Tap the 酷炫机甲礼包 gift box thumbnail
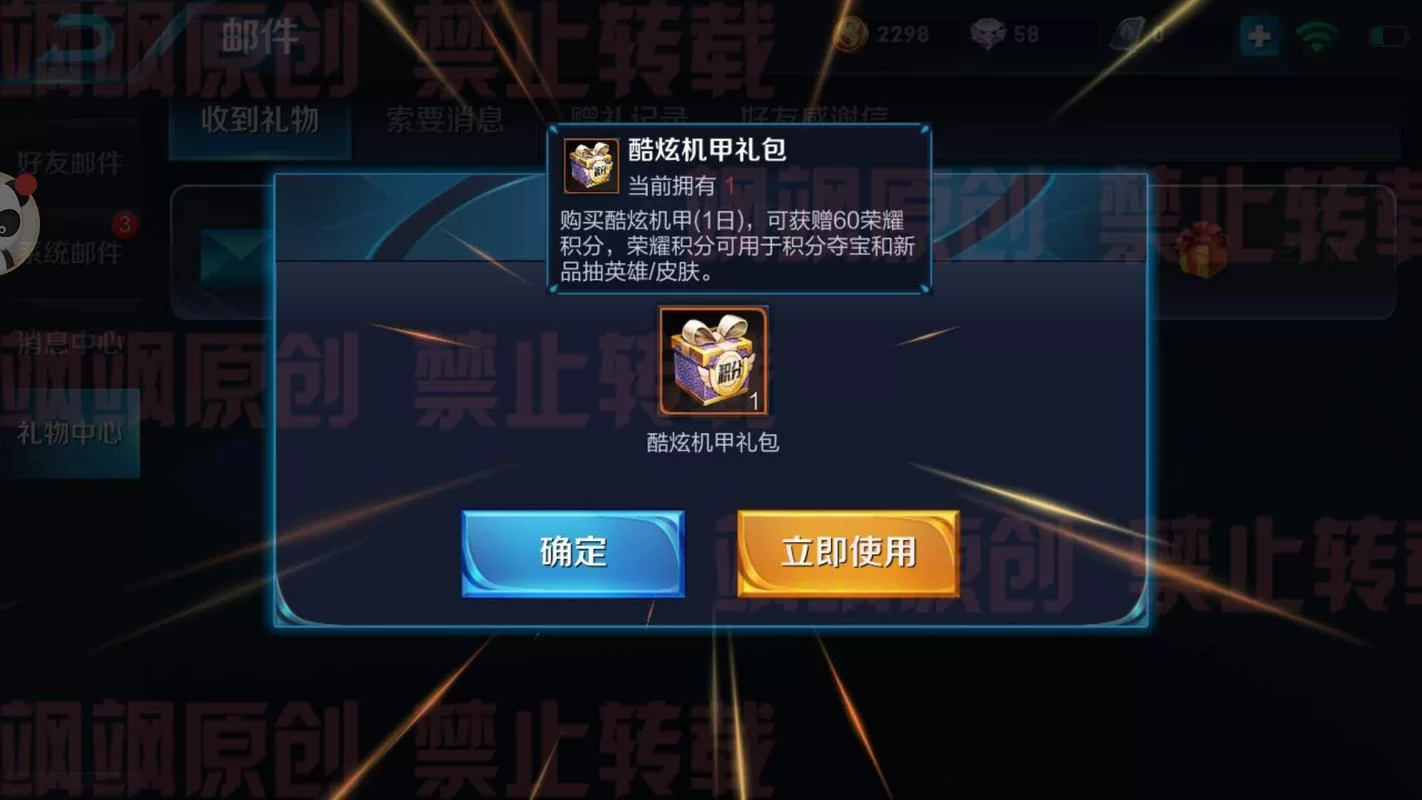Screen dimensions: 1422x800 click(712, 362)
